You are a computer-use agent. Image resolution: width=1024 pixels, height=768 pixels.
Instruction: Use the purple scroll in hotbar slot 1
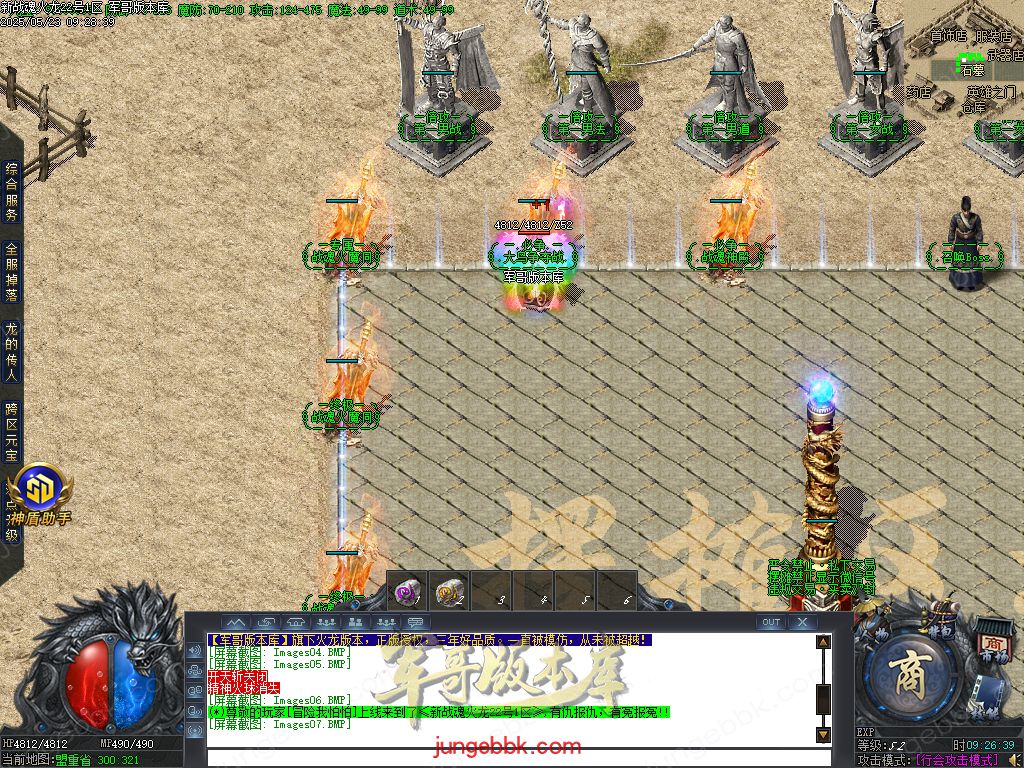pyautogui.click(x=407, y=592)
